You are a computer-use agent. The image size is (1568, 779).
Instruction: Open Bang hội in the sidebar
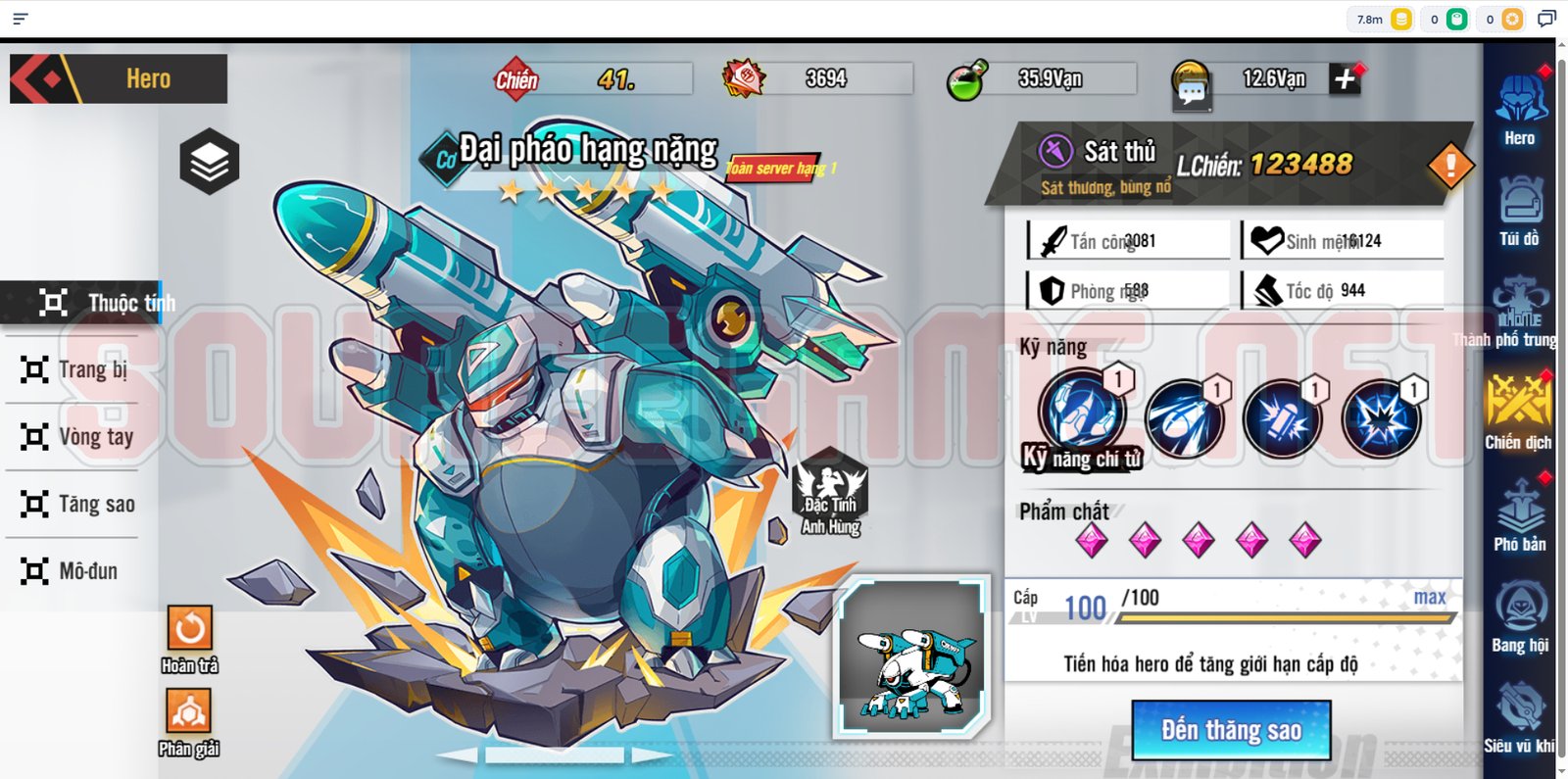(x=1520, y=615)
